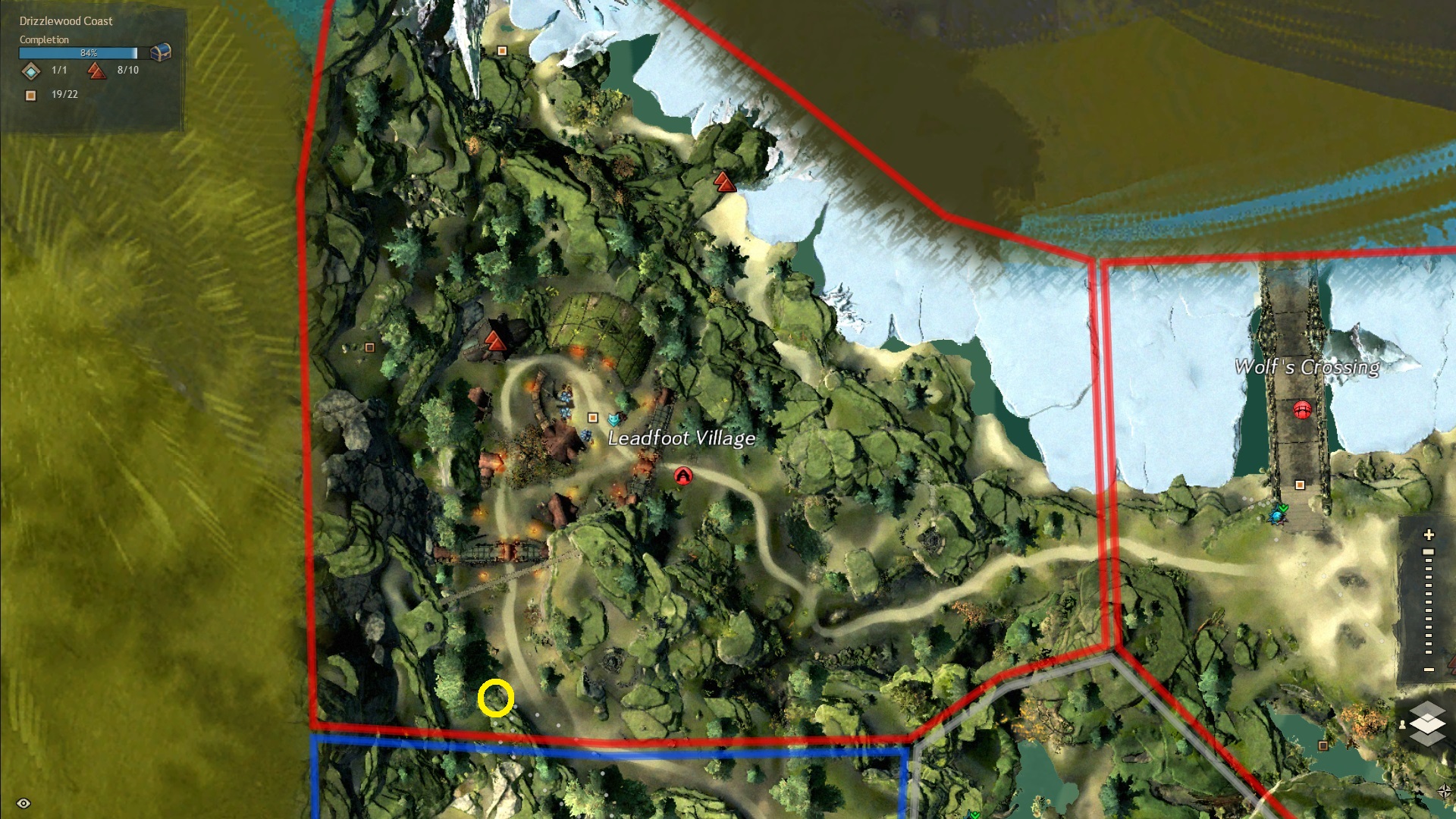
Task: Select the red Wolf's Crossing bridge marker
Action: pos(1302,410)
